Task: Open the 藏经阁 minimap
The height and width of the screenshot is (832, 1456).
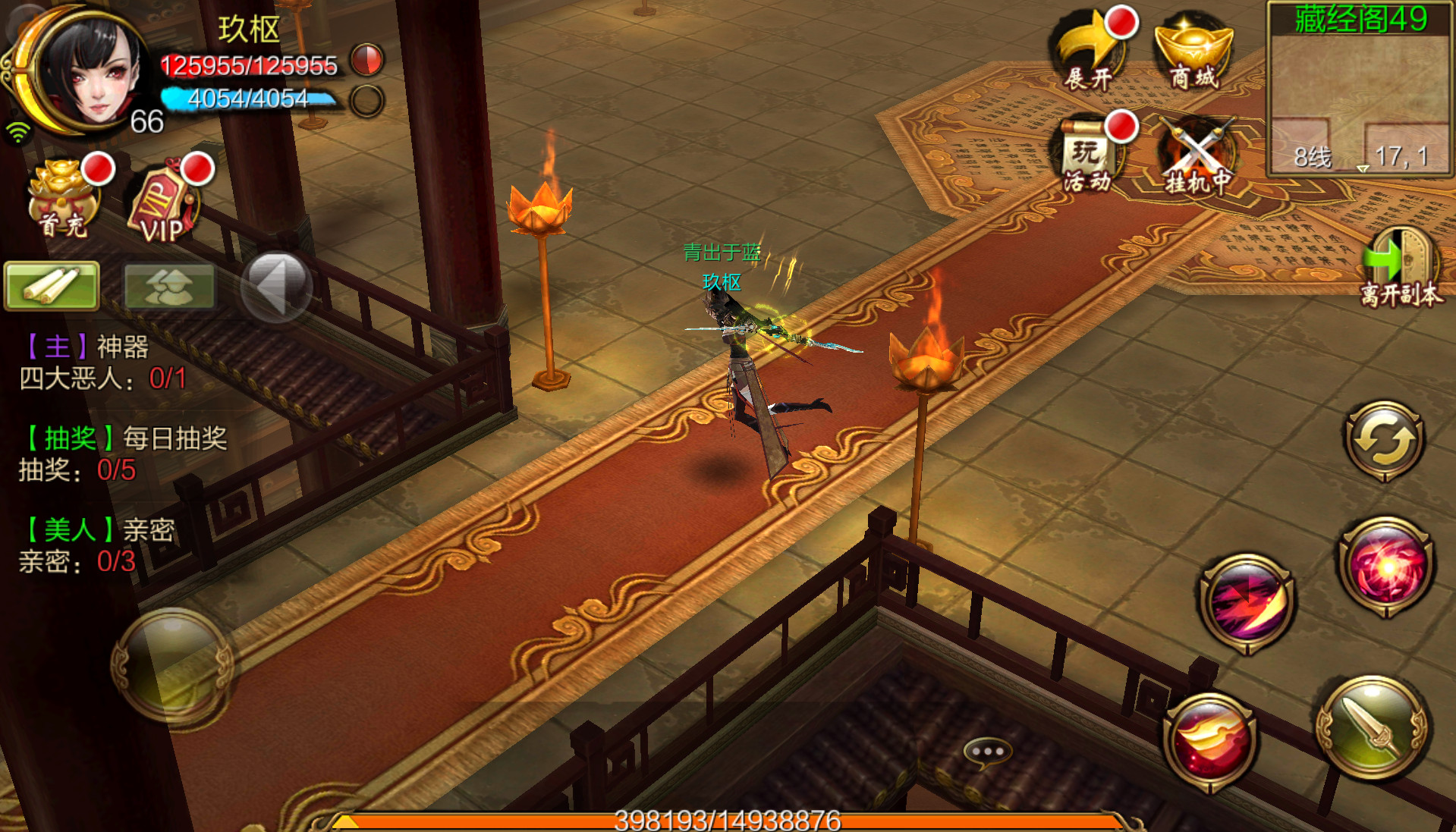Action: [x=1360, y=89]
